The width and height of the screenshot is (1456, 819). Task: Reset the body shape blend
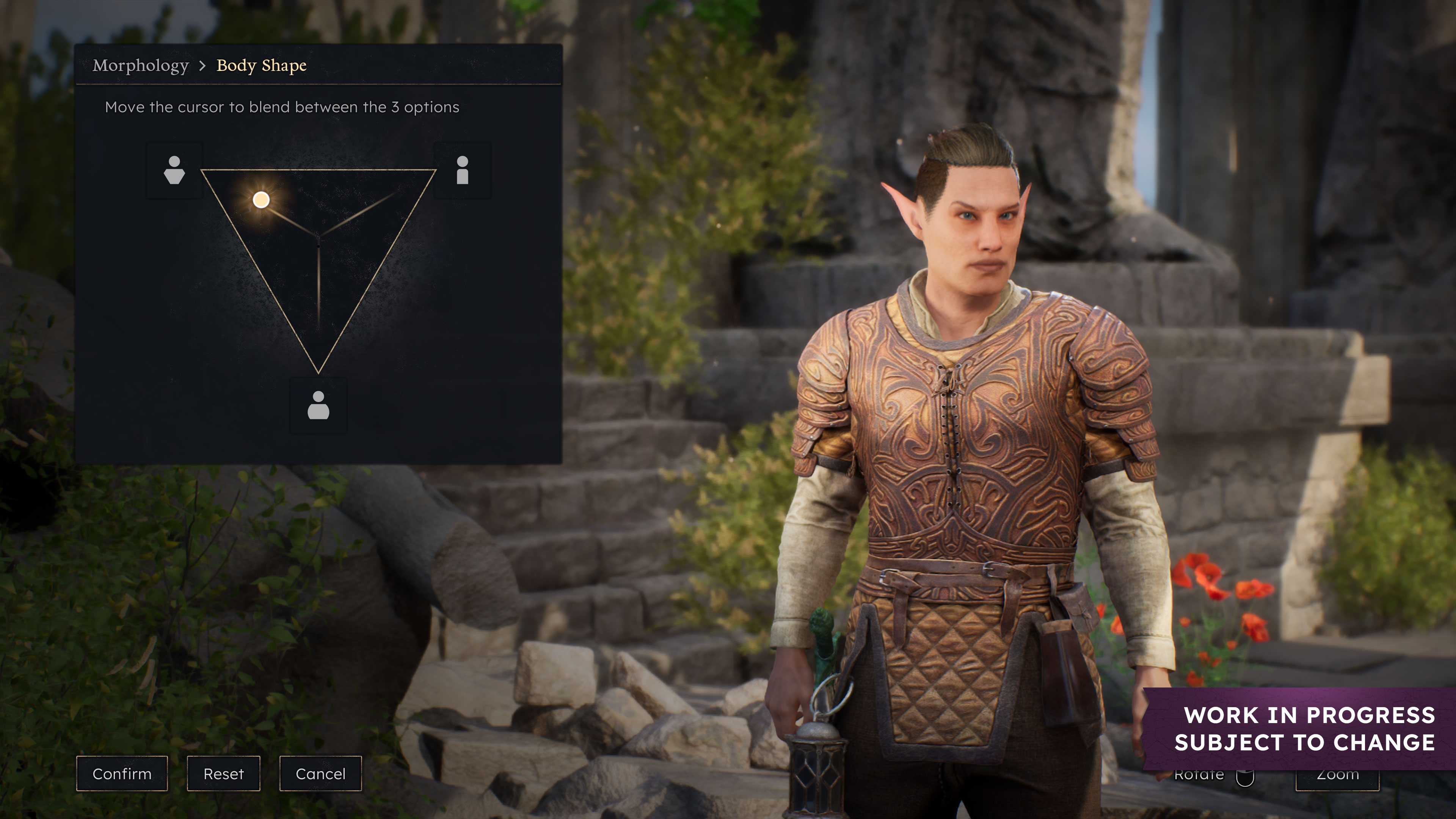[223, 773]
